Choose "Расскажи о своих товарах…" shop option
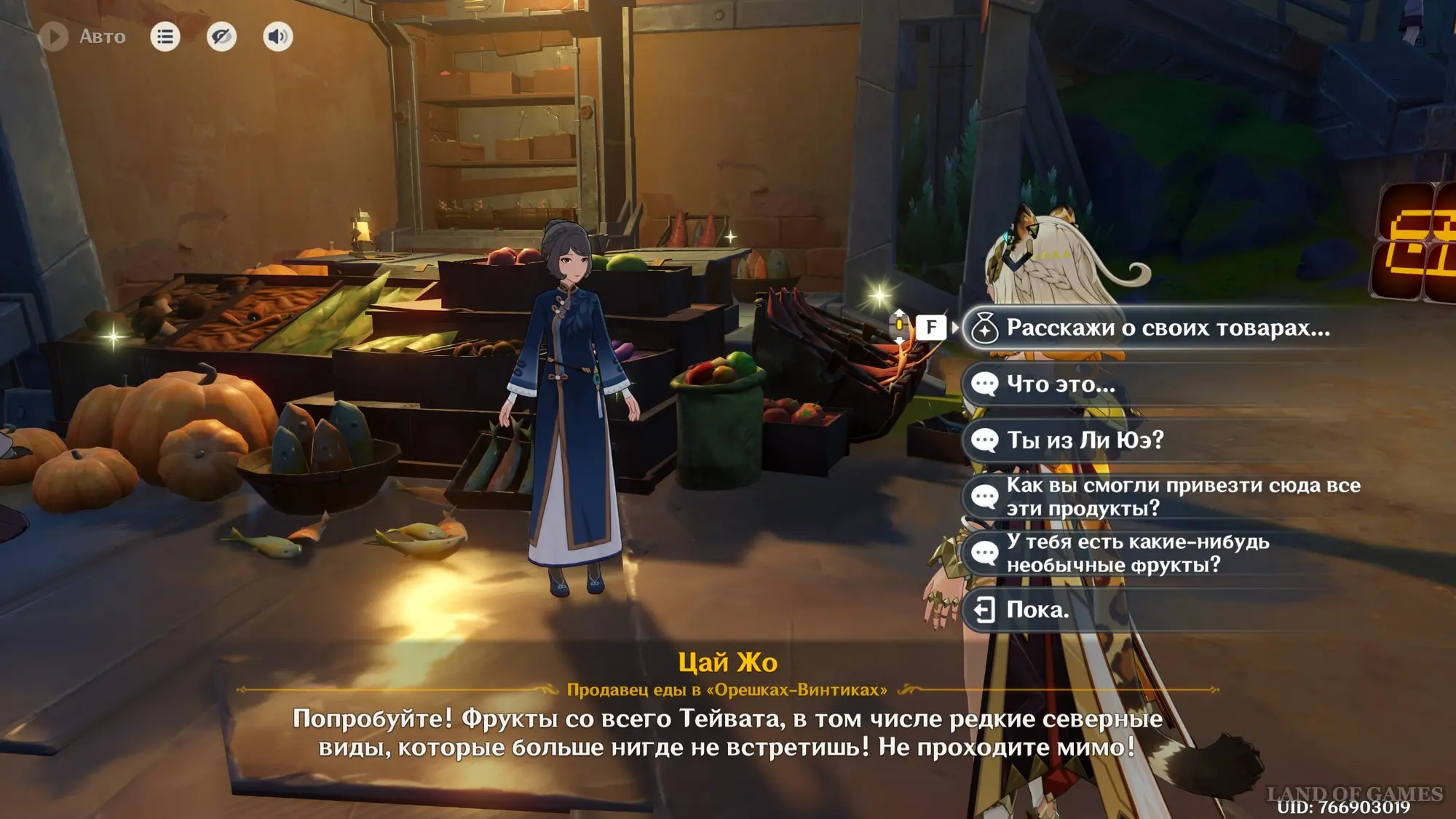This screenshot has height=819, width=1456. click(x=1167, y=328)
